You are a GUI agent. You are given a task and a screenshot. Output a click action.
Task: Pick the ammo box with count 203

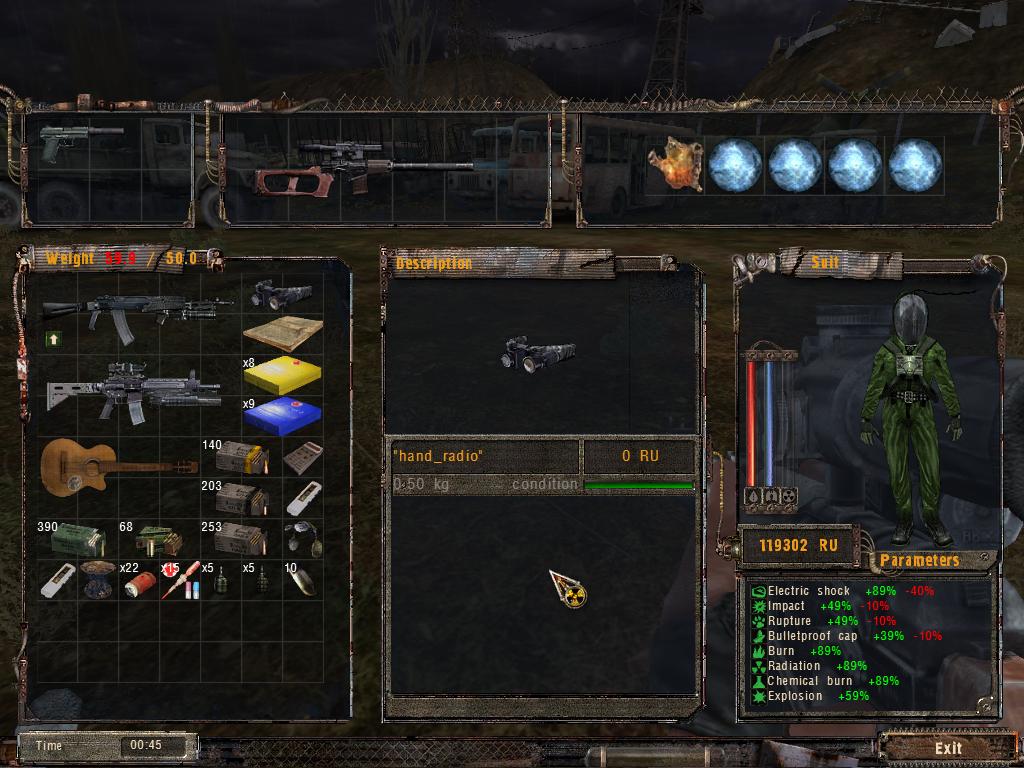pyautogui.click(x=240, y=497)
